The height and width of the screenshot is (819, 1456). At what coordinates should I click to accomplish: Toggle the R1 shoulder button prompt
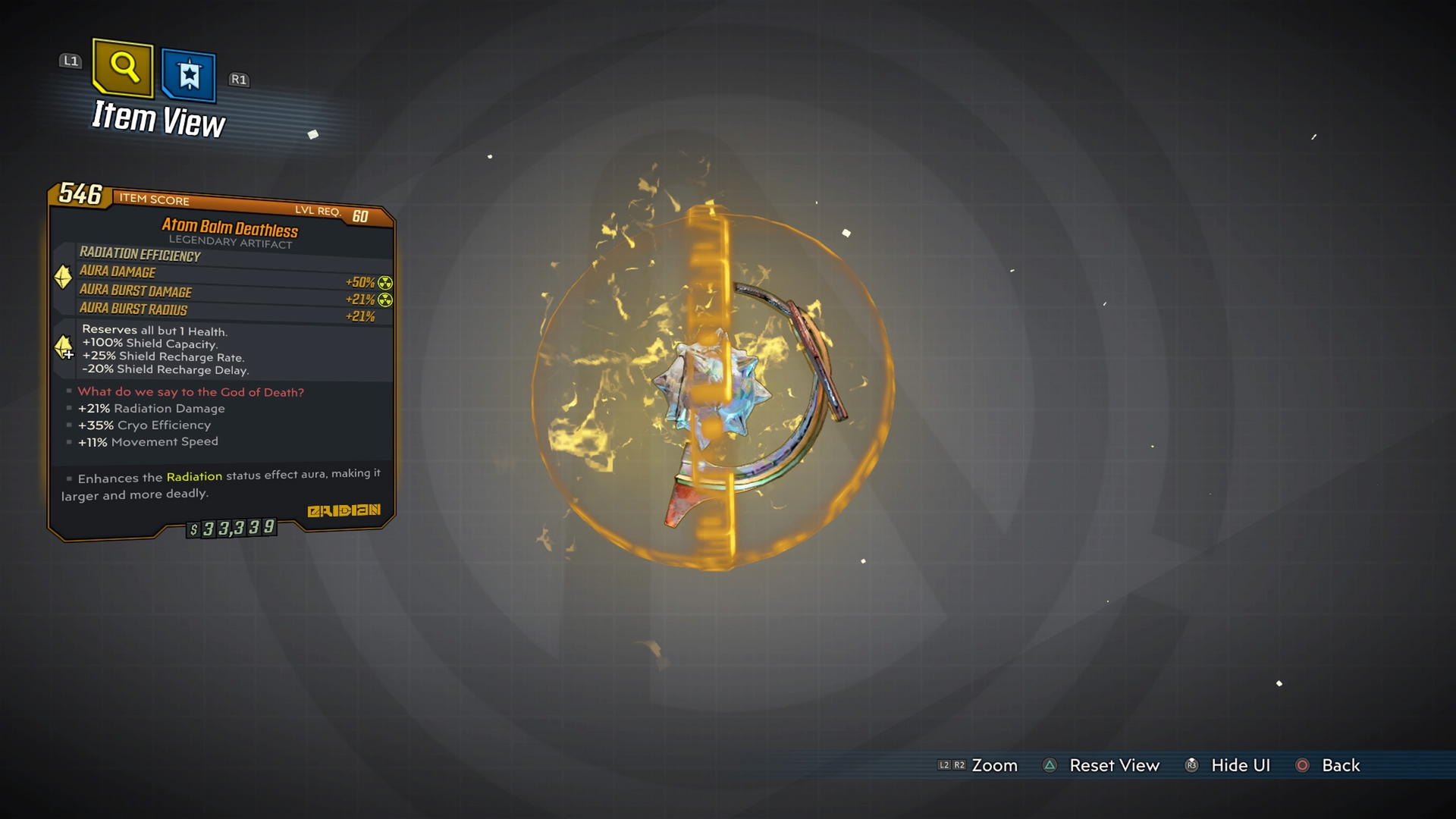click(239, 79)
